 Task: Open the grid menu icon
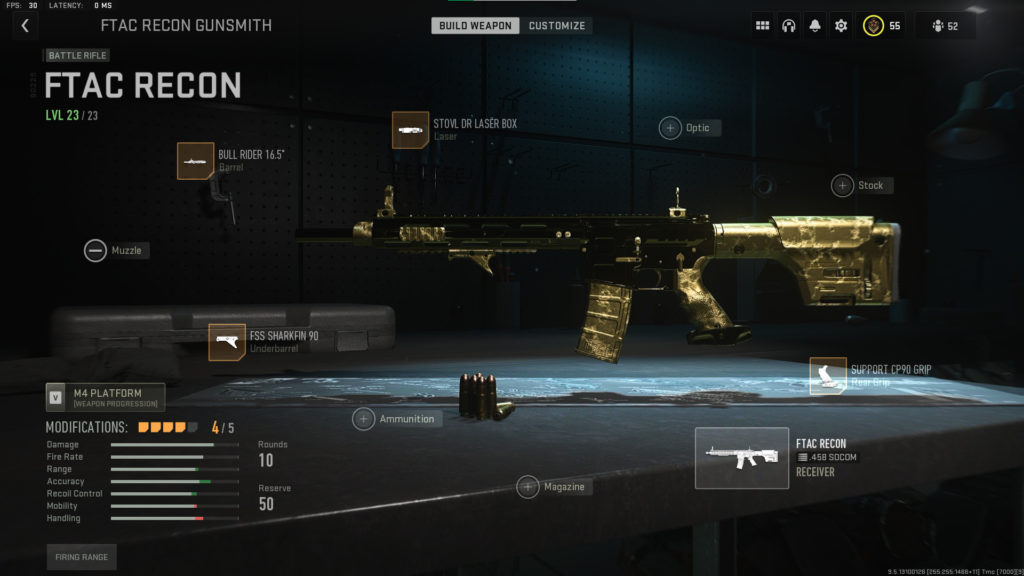763,26
